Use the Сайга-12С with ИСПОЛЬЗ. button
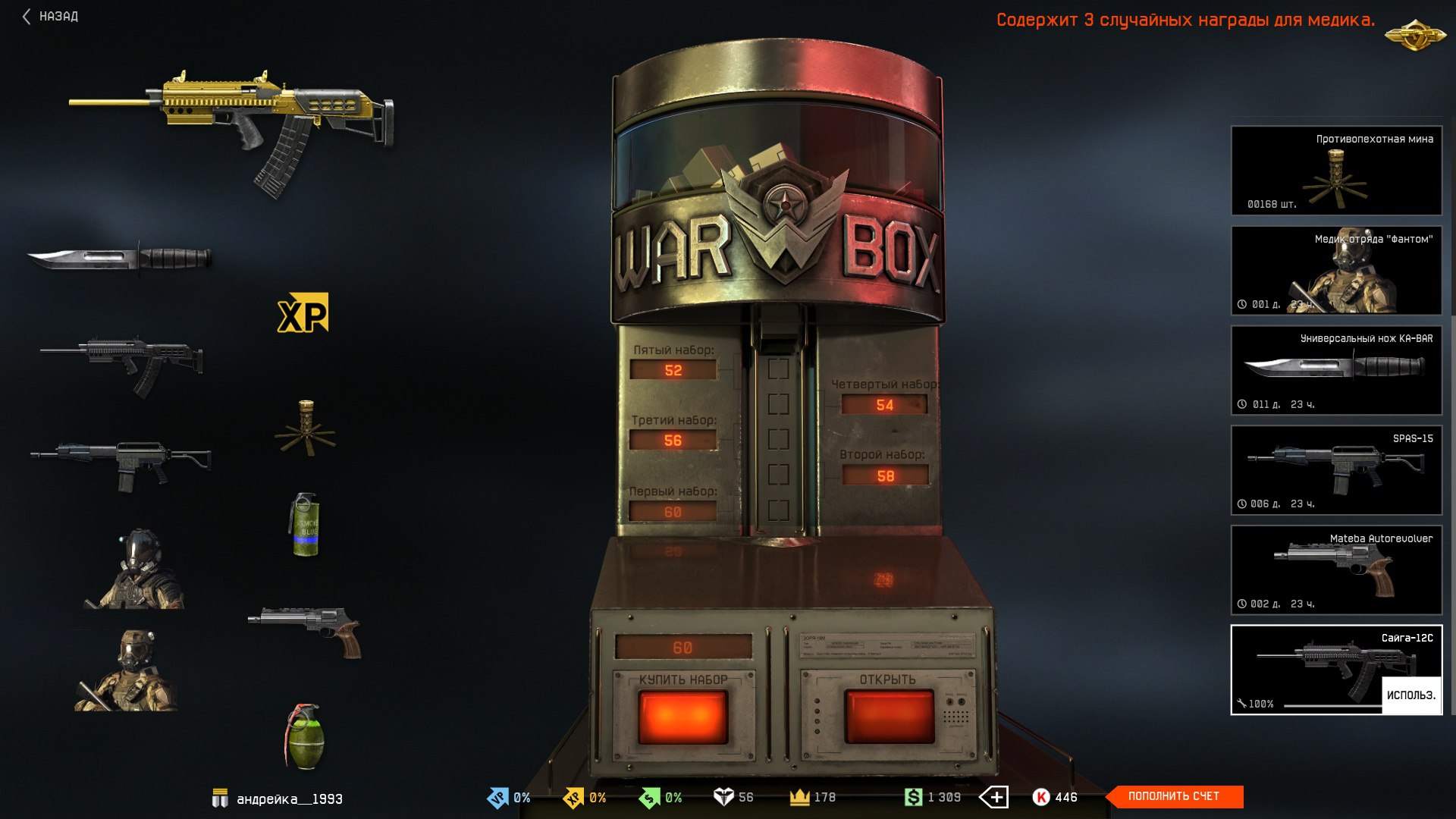The height and width of the screenshot is (819, 1456). (1410, 695)
